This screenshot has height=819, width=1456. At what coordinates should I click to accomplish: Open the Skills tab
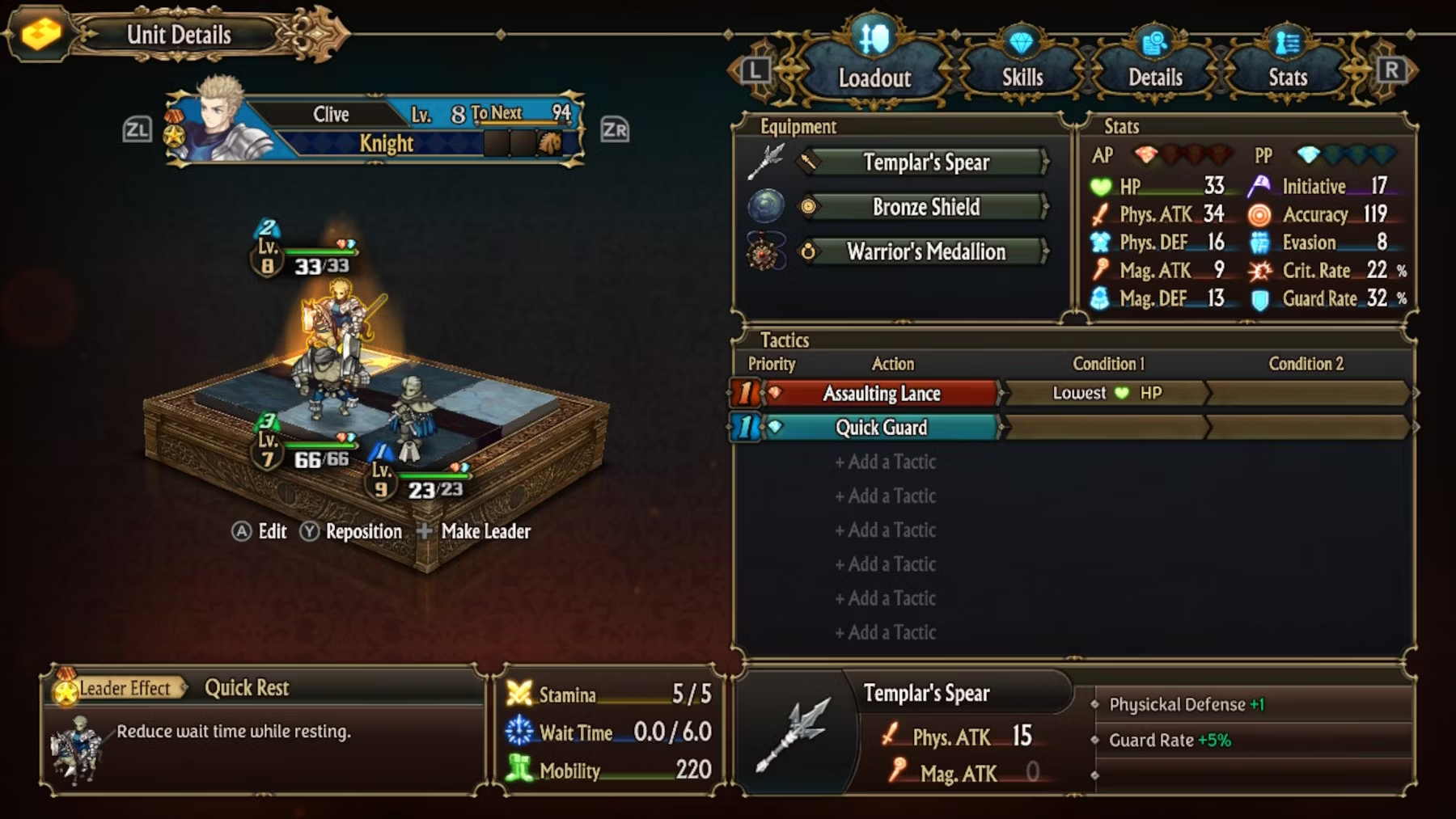click(1022, 77)
